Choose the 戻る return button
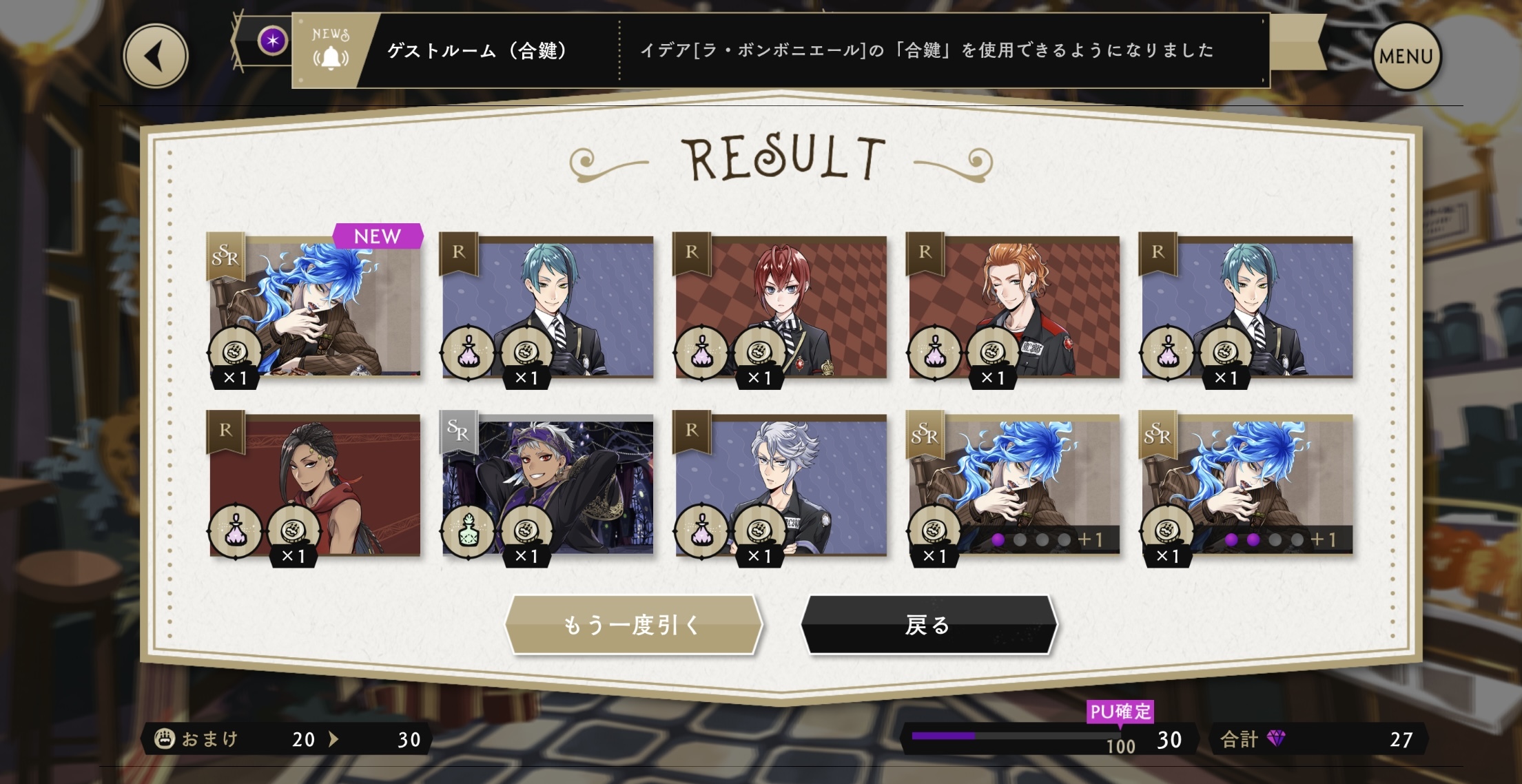Viewport: 1522px width, 784px height. click(928, 624)
